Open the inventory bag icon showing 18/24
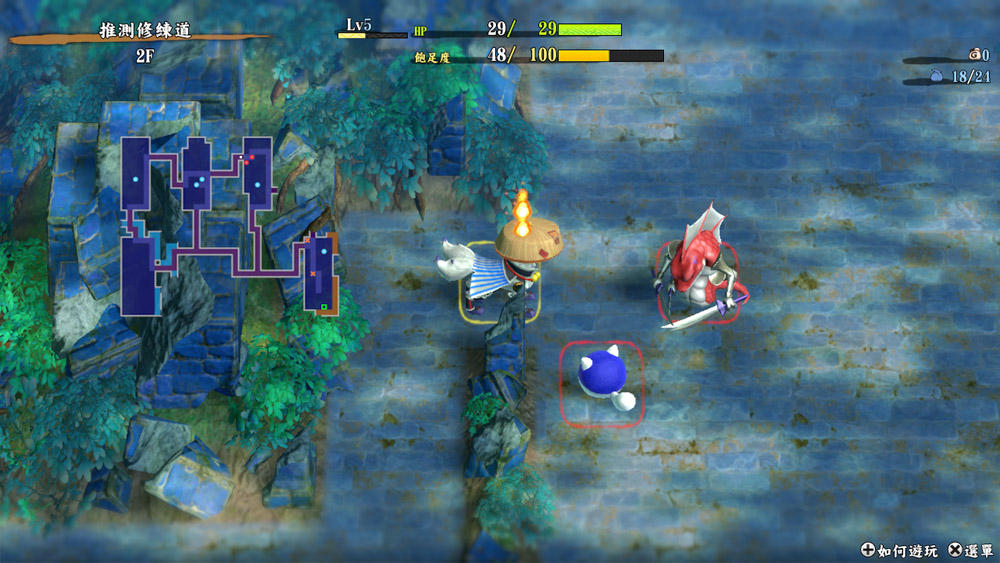Image resolution: width=1000 pixels, height=563 pixels. (x=936, y=75)
